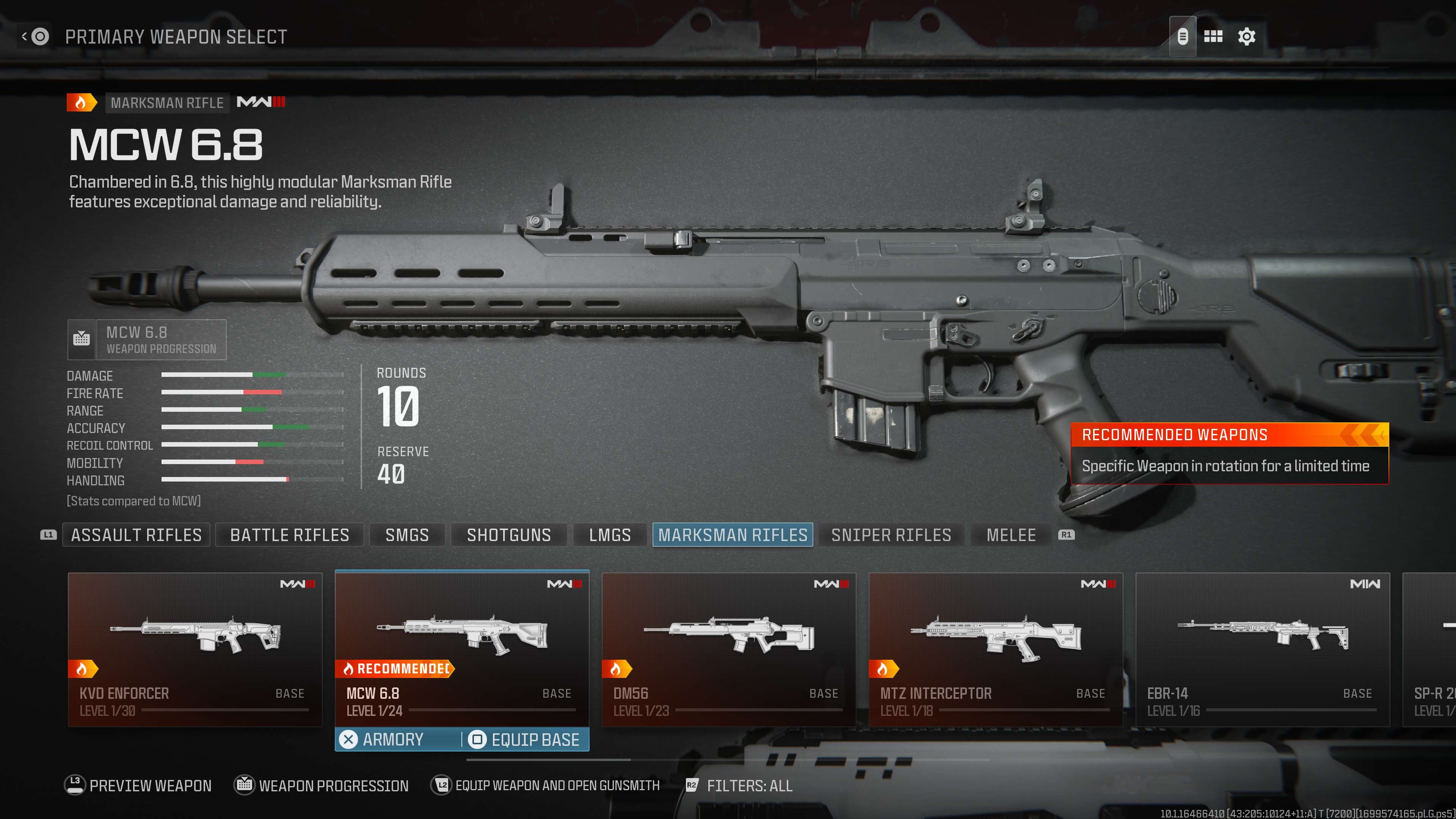
Task: Open the Melee weapons tab
Action: (1011, 535)
